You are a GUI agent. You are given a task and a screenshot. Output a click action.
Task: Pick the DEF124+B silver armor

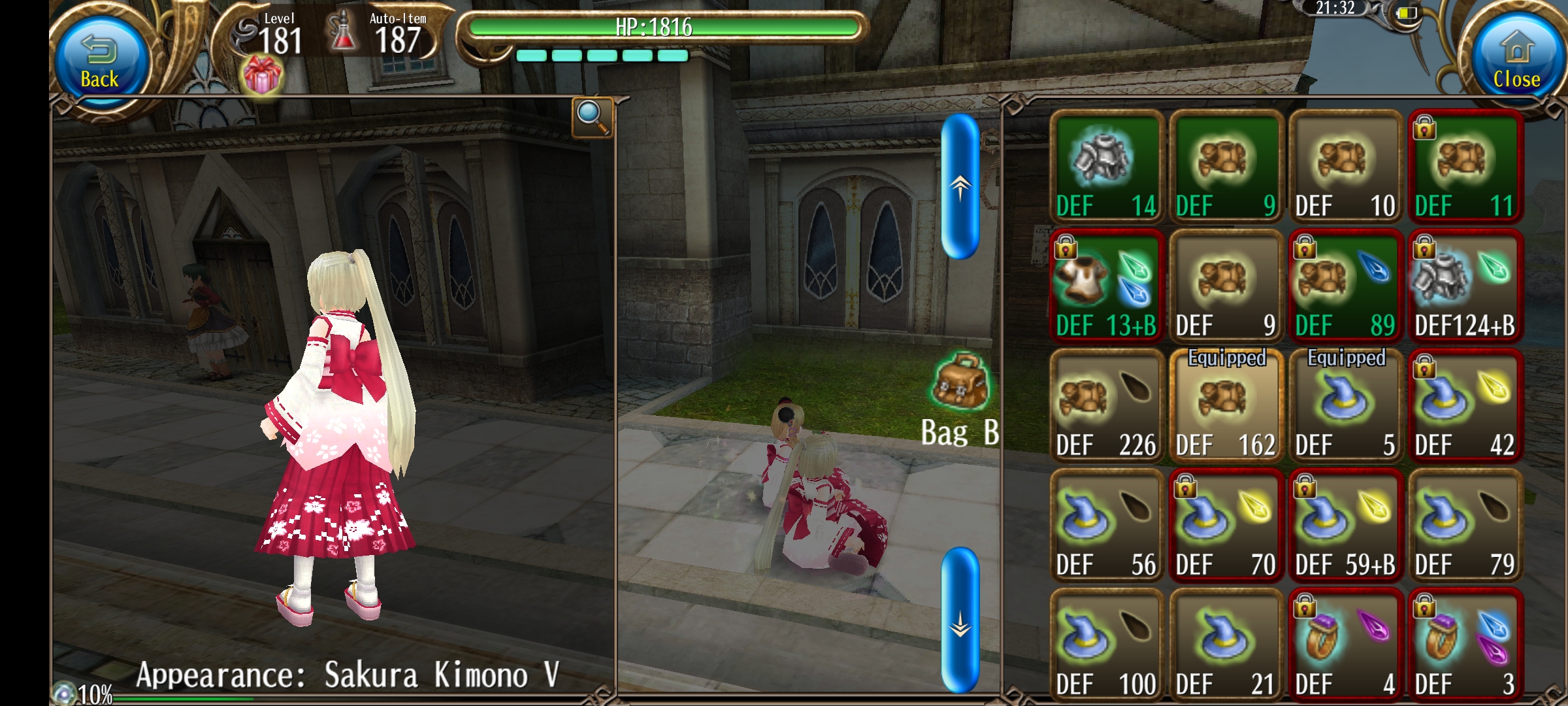point(1465,286)
